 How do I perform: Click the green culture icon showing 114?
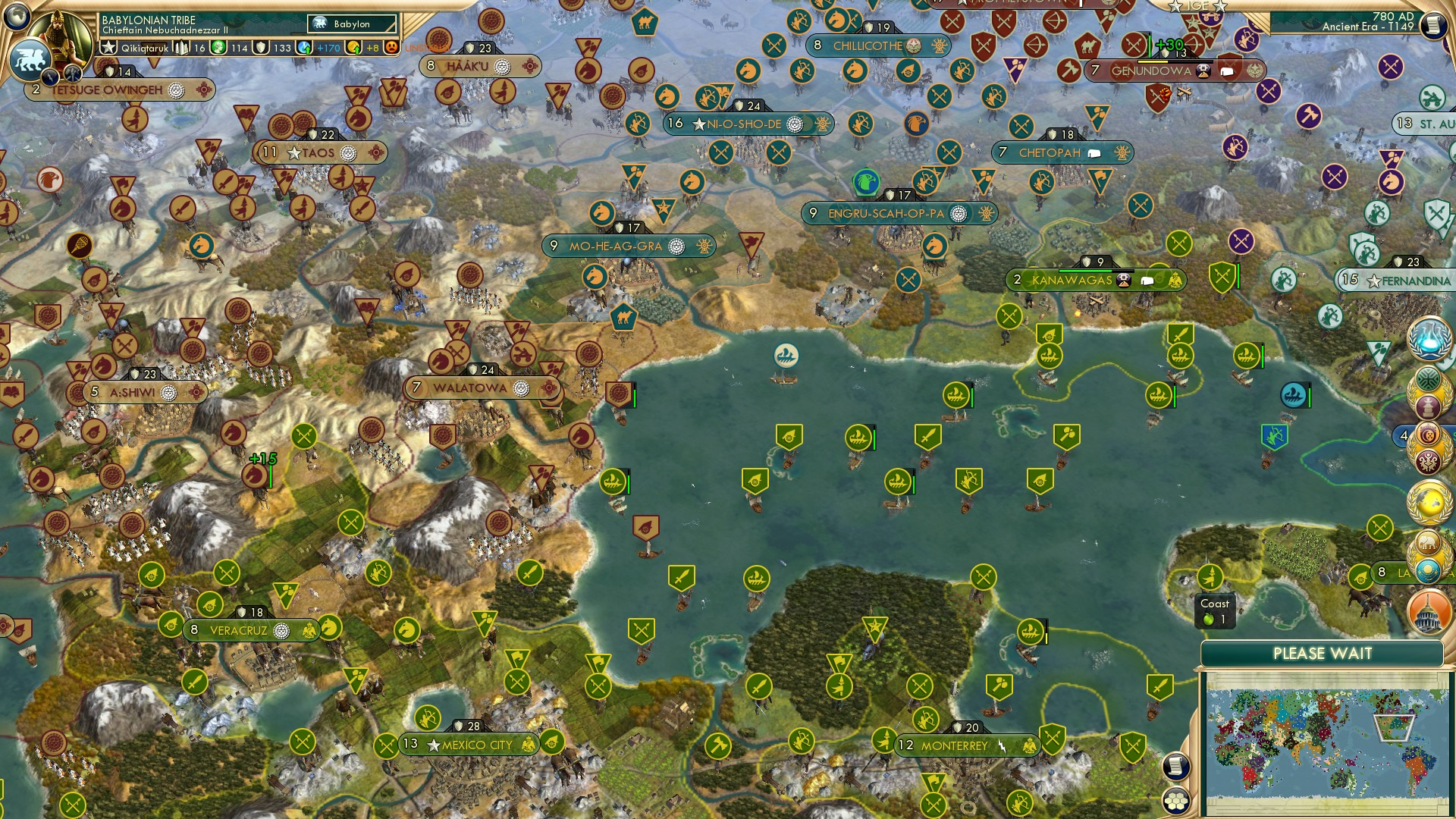pos(218,47)
